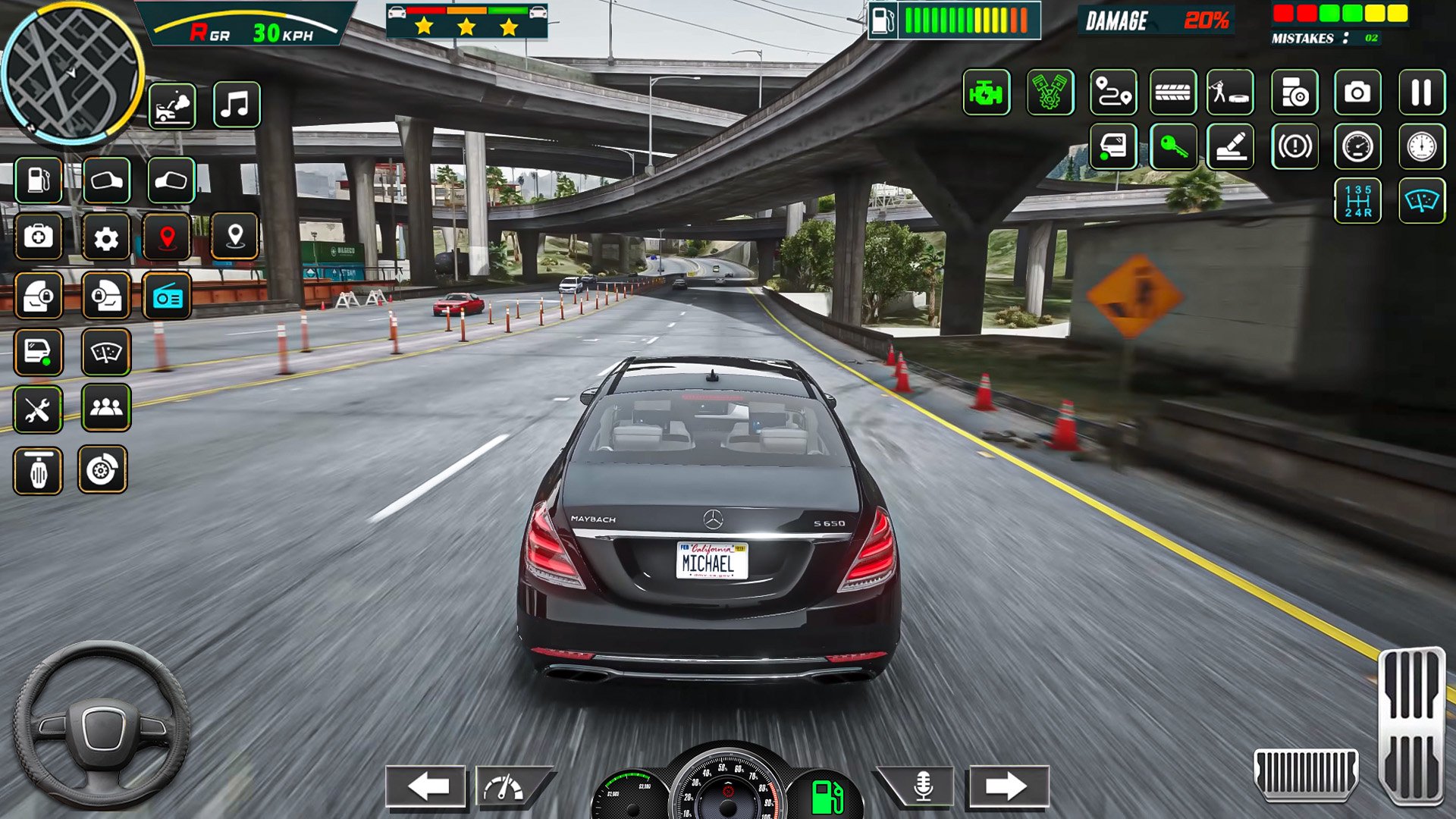Step on the accelerator pedal

click(1412, 724)
